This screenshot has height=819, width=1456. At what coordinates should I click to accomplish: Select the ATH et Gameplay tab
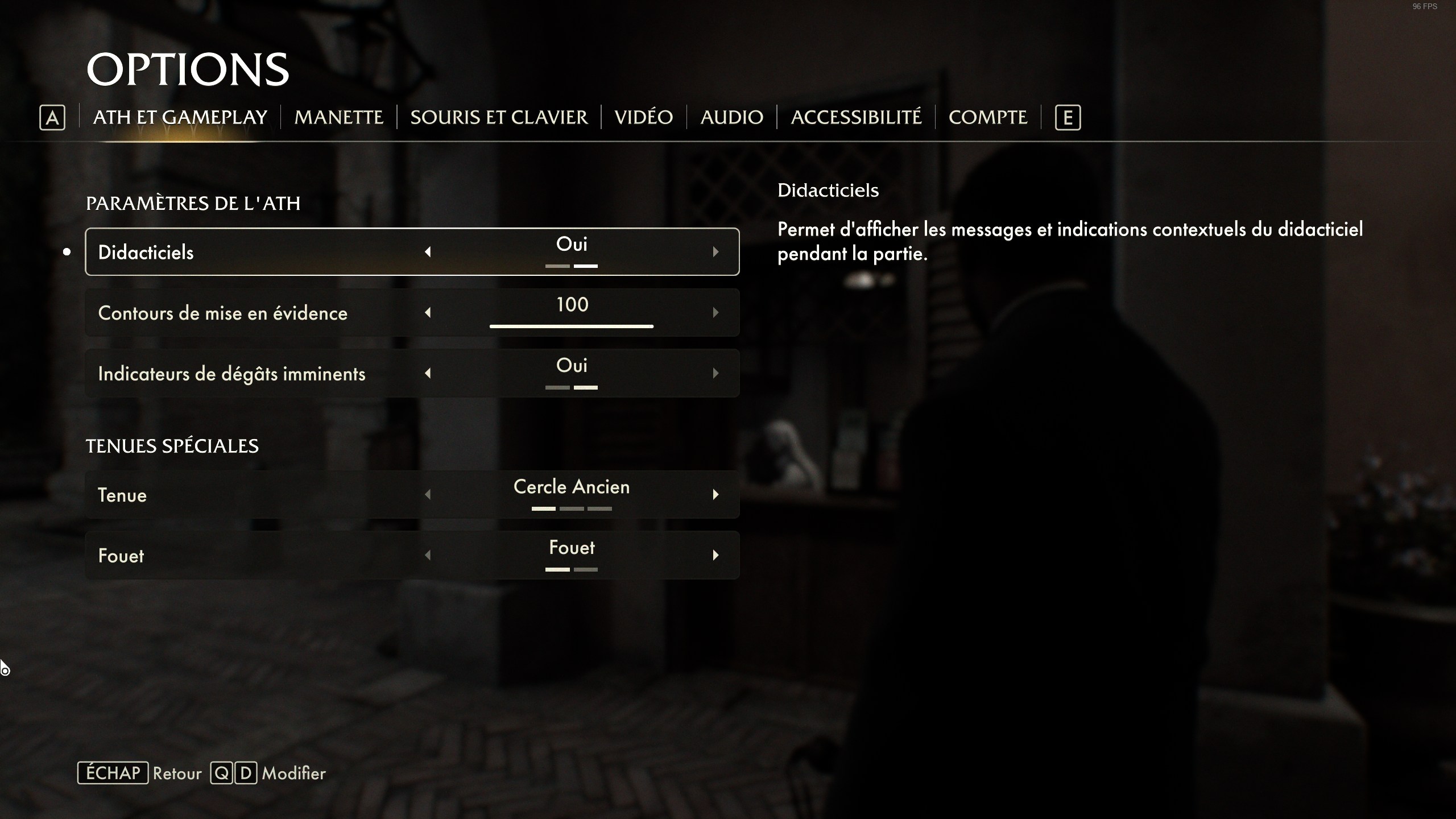(180, 117)
